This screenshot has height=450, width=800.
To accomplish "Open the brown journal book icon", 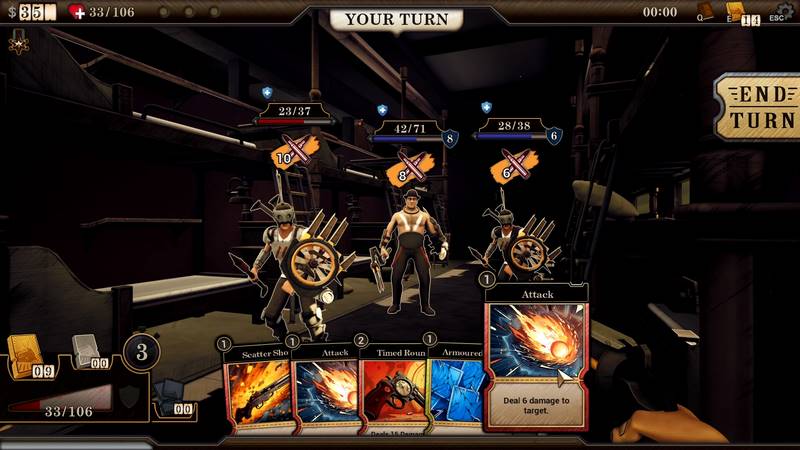I will (707, 11).
